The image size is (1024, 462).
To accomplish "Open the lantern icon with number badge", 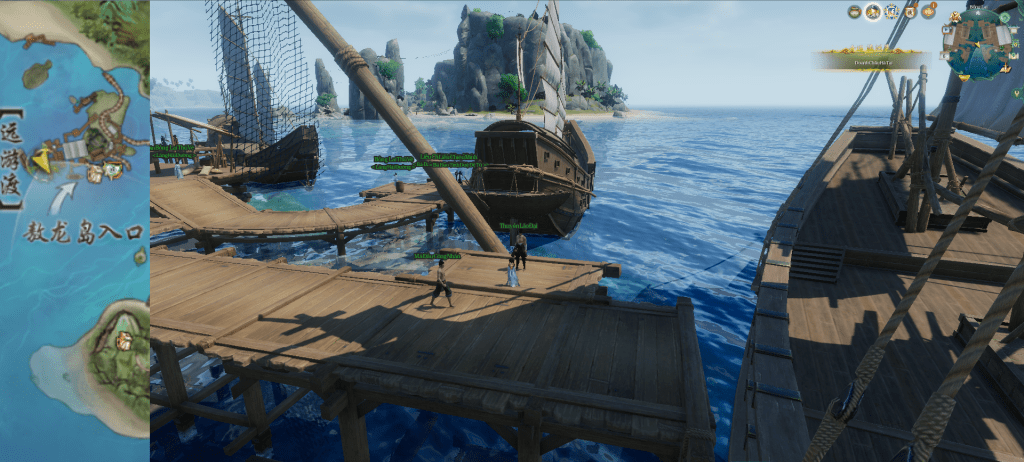I will tap(928, 12).
